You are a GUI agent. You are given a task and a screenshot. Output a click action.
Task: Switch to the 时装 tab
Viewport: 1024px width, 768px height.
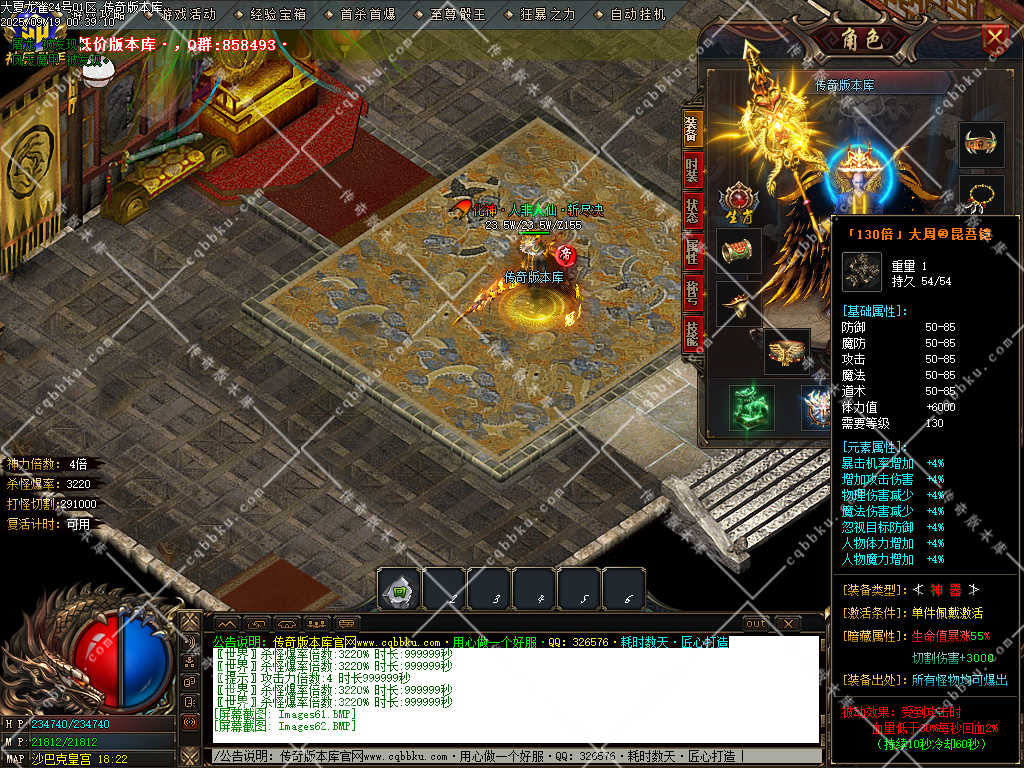692,170
